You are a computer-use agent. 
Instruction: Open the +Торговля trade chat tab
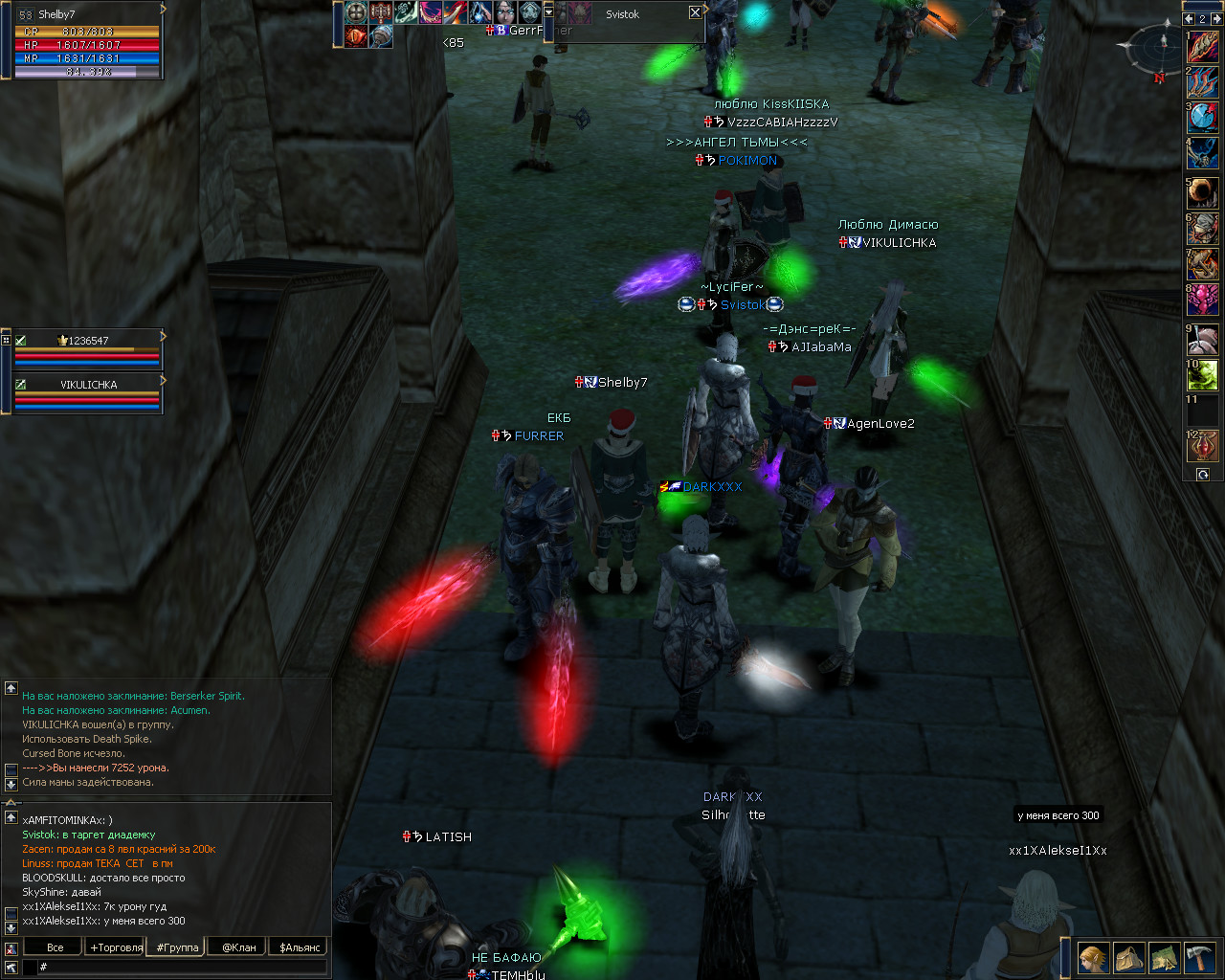click(x=116, y=947)
